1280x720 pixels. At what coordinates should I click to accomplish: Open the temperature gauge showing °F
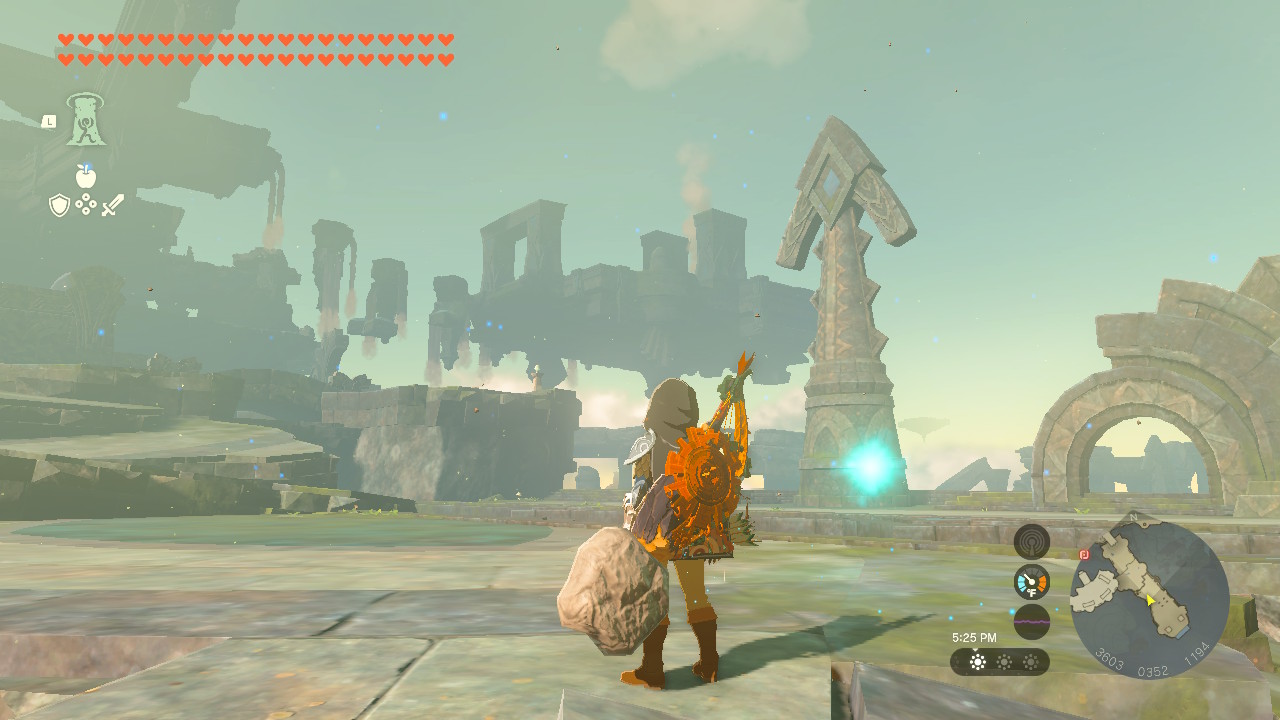(x=1031, y=580)
